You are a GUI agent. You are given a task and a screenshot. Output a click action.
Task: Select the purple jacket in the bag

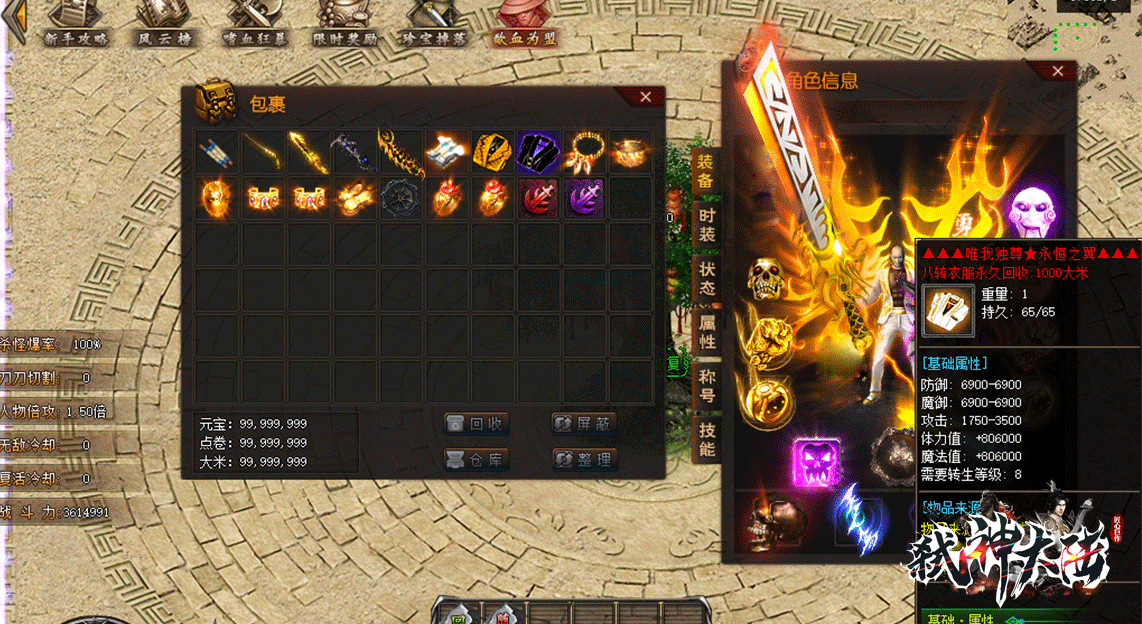(539, 152)
